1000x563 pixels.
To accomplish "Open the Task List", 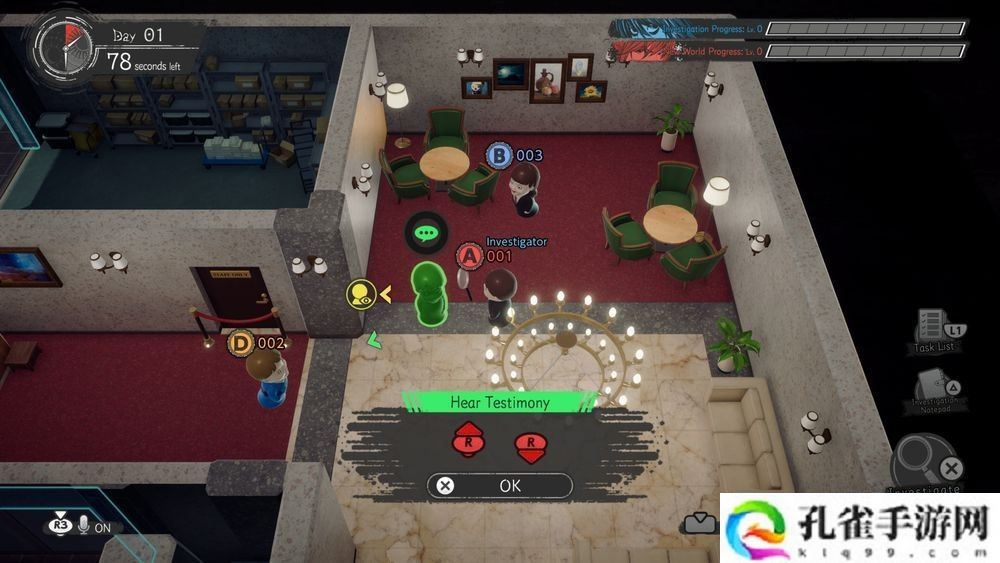I will coord(934,328).
